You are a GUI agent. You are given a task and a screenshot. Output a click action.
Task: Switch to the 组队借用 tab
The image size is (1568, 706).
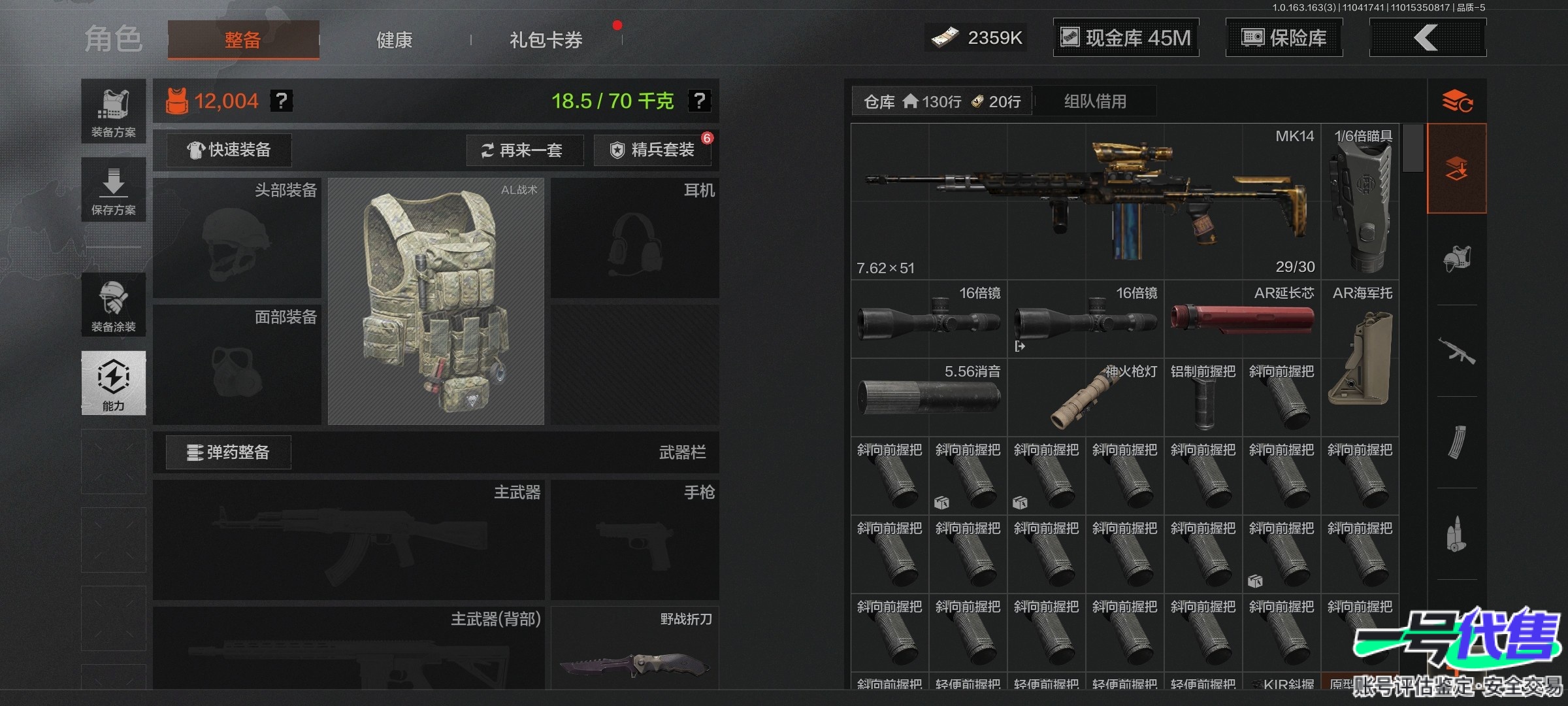(x=1095, y=101)
